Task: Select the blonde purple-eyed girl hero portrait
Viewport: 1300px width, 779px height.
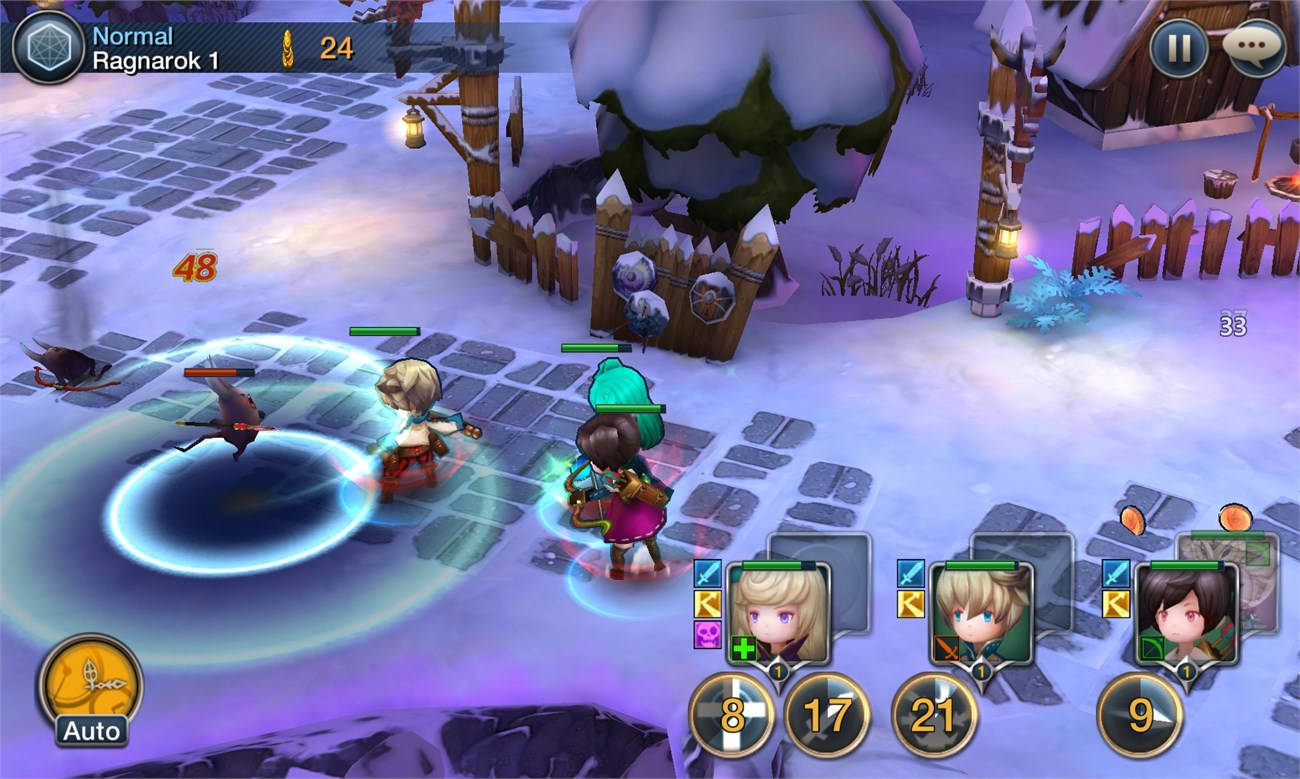Action: [x=779, y=613]
